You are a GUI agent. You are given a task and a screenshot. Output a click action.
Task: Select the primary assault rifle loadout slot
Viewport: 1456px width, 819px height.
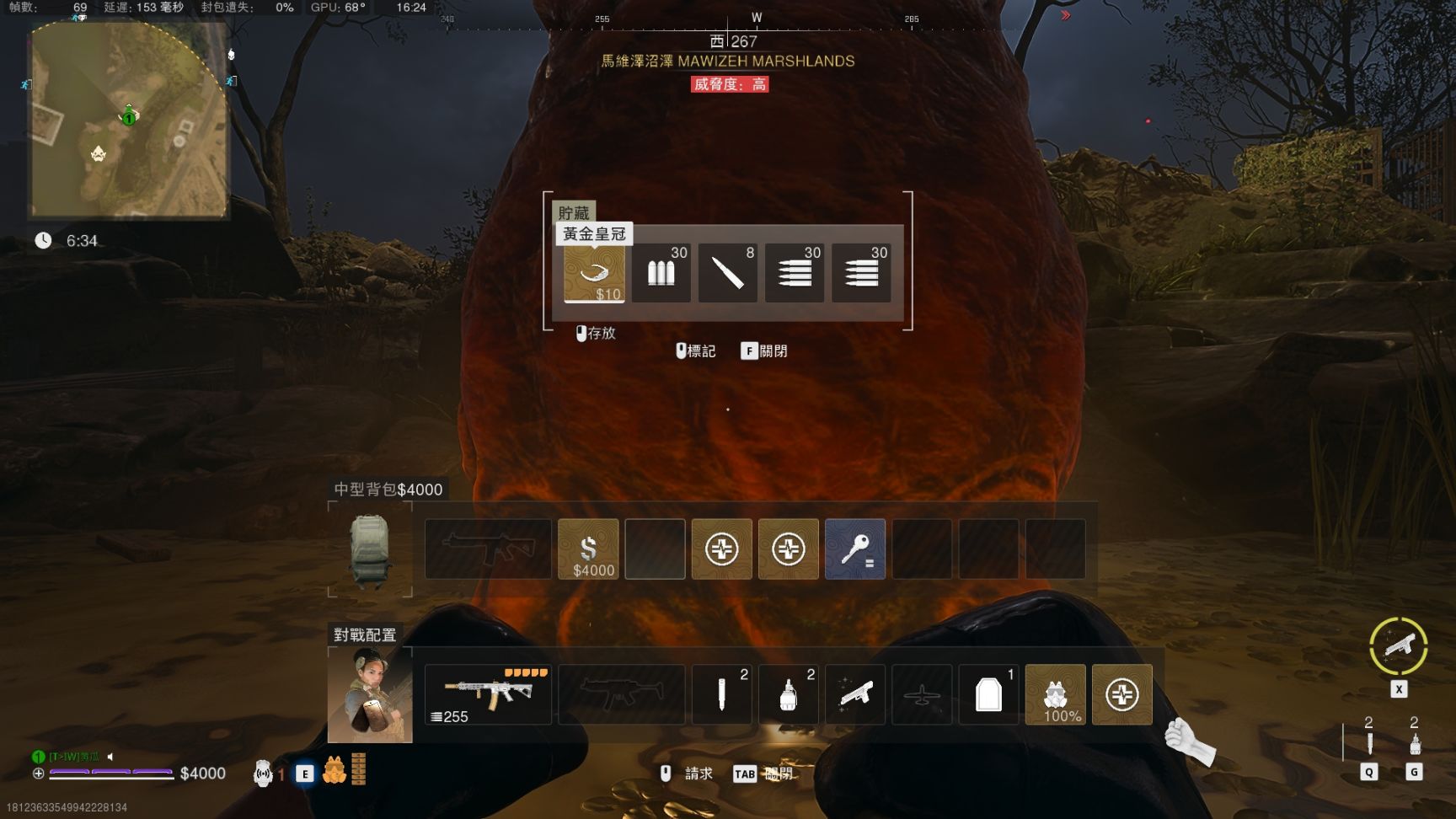coord(488,694)
